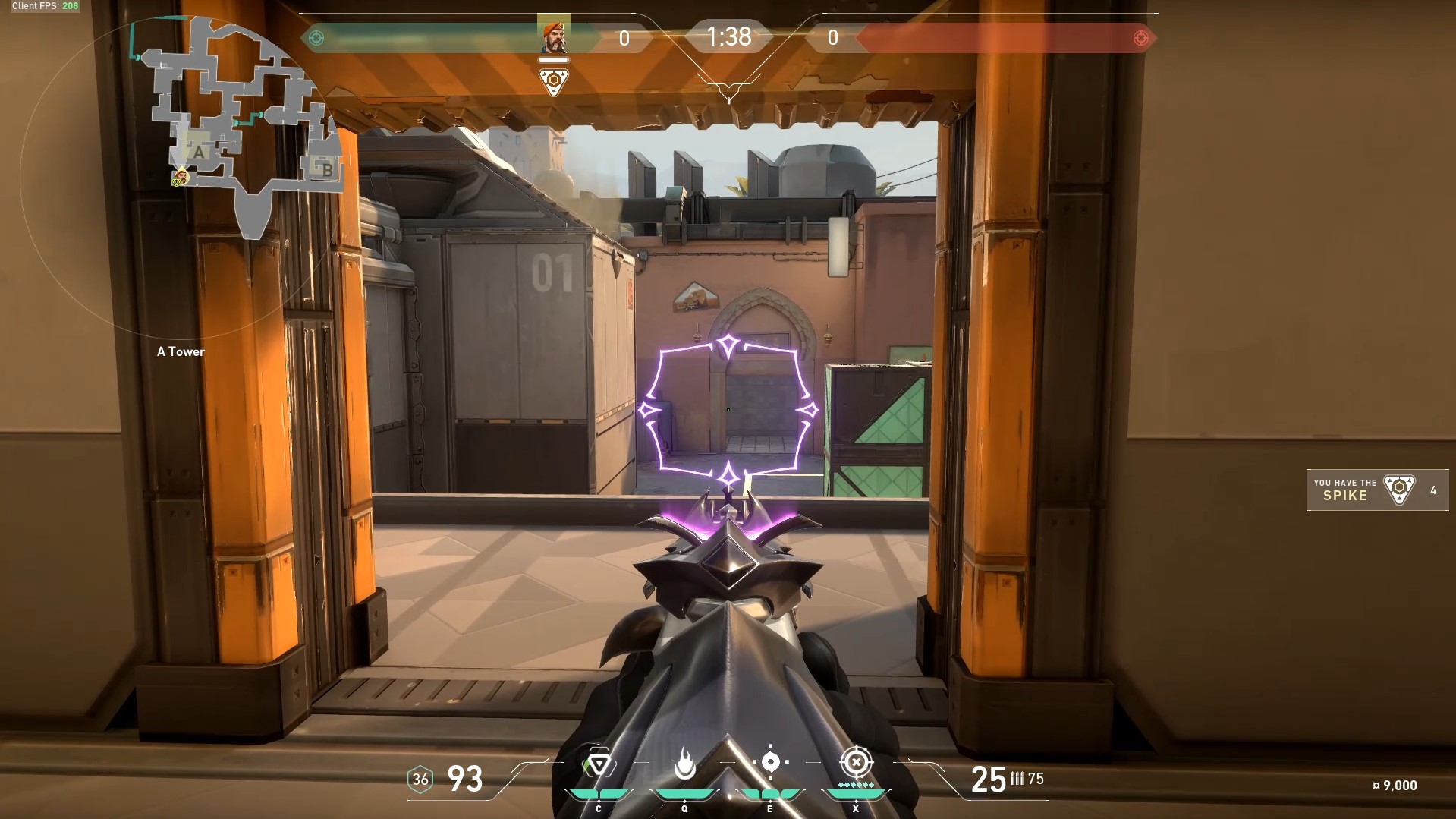Image resolution: width=1456 pixels, height=819 pixels.
Task: Trigger the Orbital Strike ultimate icon
Action: (x=856, y=762)
